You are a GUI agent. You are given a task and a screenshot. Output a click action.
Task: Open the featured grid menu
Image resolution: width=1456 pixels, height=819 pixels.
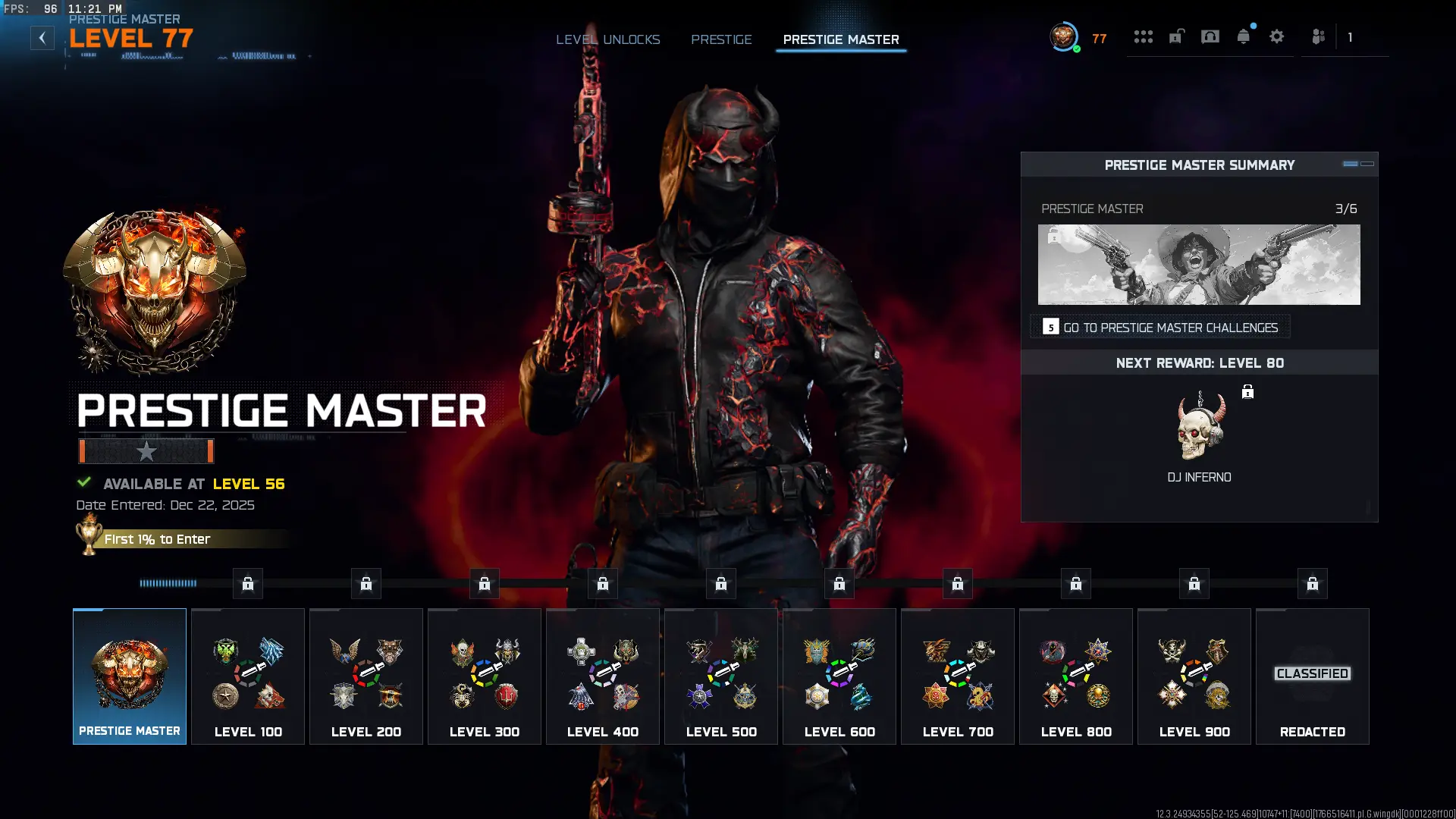pyautogui.click(x=1144, y=36)
